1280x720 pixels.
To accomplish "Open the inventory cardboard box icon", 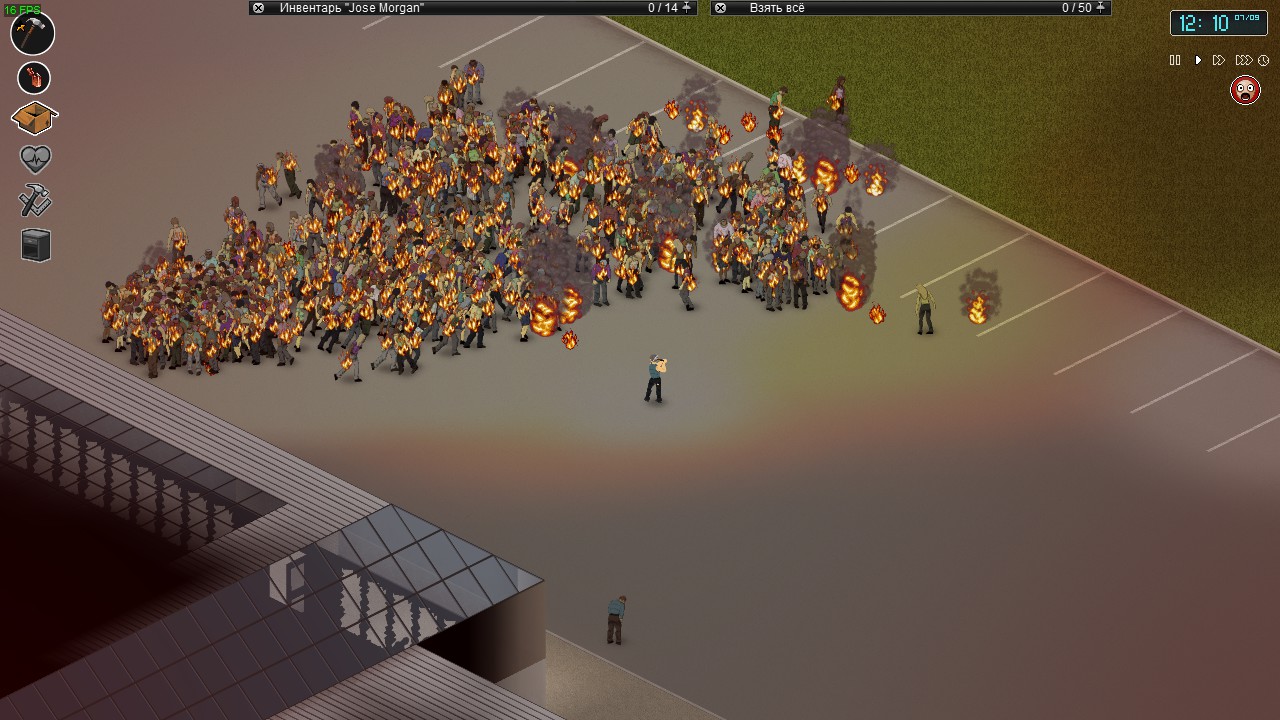I will [x=33, y=118].
